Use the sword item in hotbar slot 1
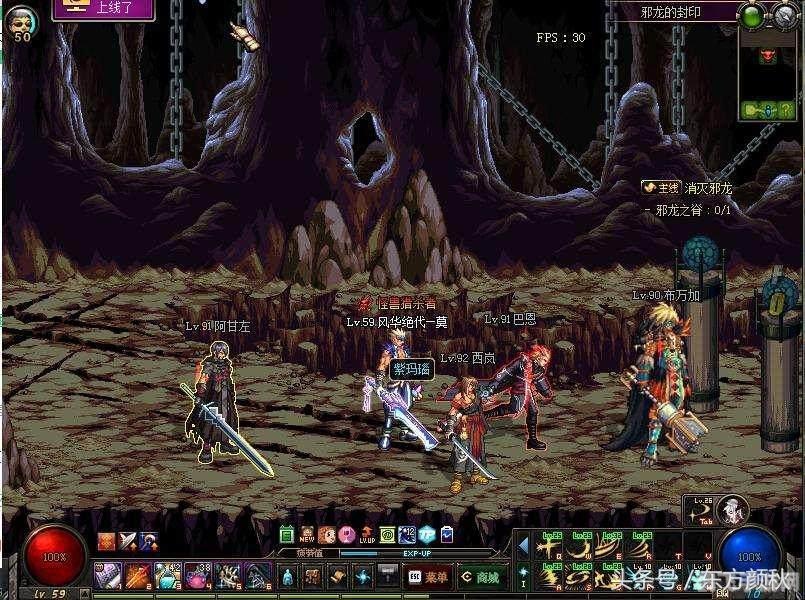The height and width of the screenshot is (600, 805). pyautogui.click(x=106, y=575)
